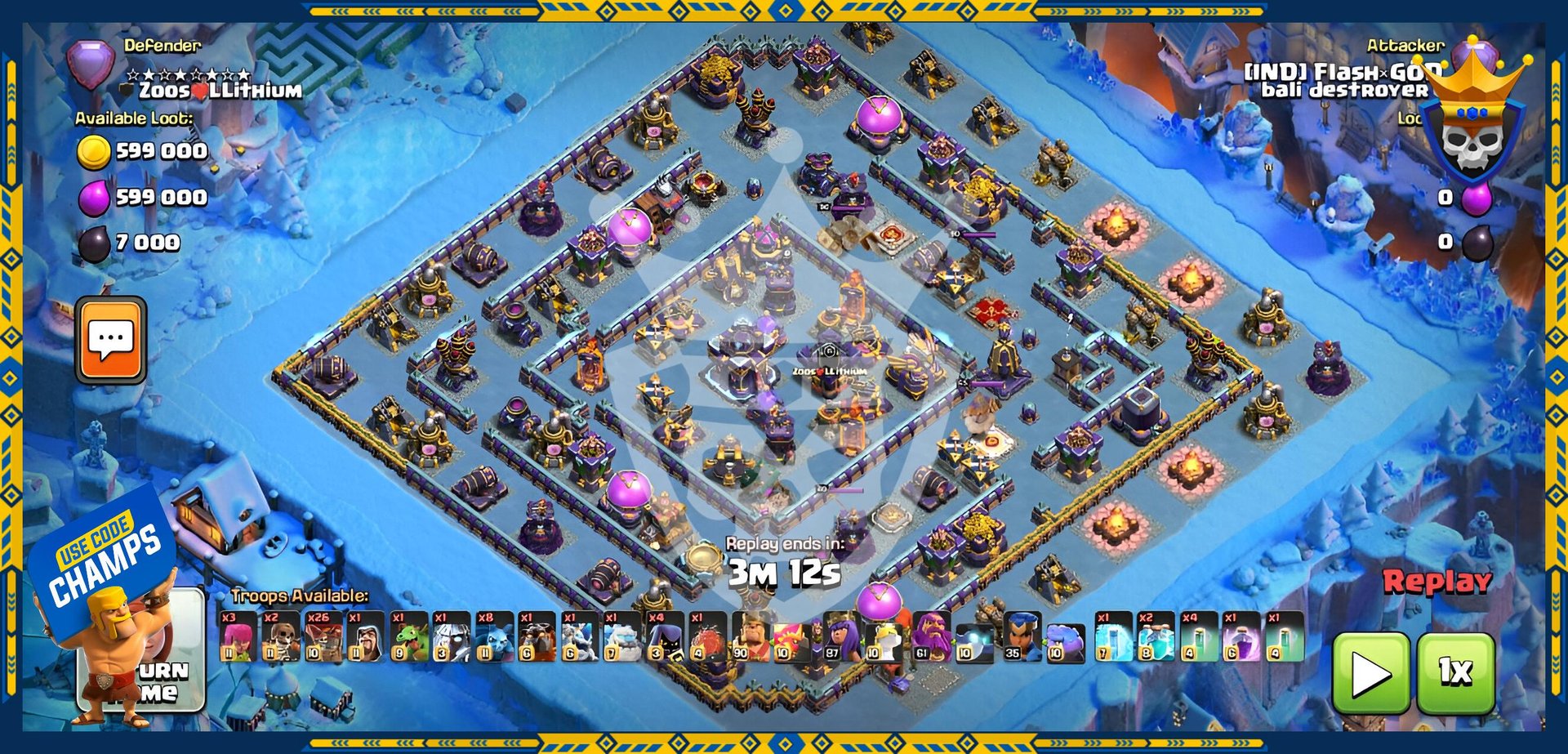Choose the Royal Champion hero card
This screenshot has width=1568, height=754.
(1022, 636)
